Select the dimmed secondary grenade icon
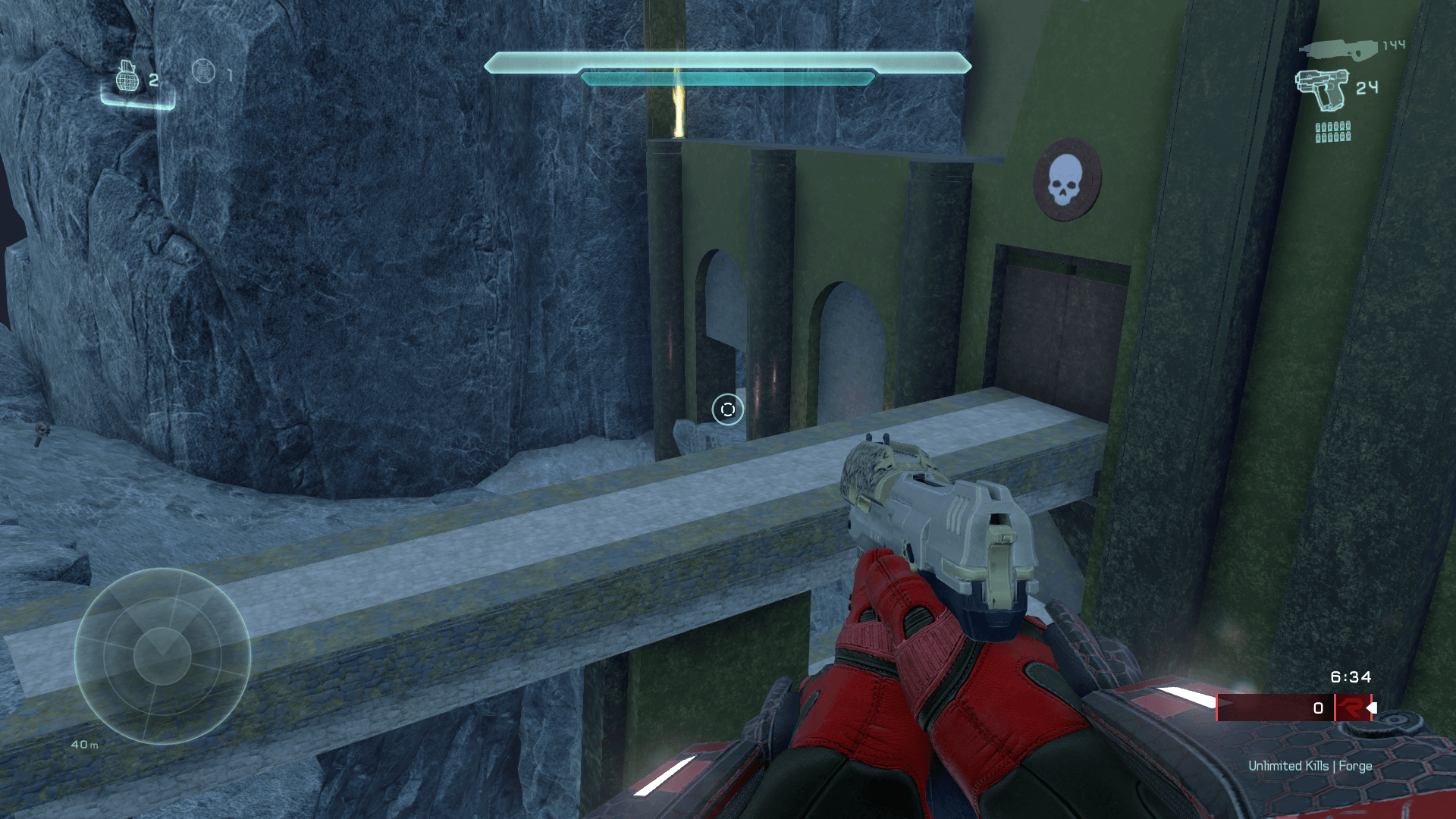The height and width of the screenshot is (819, 1456). 203,71
